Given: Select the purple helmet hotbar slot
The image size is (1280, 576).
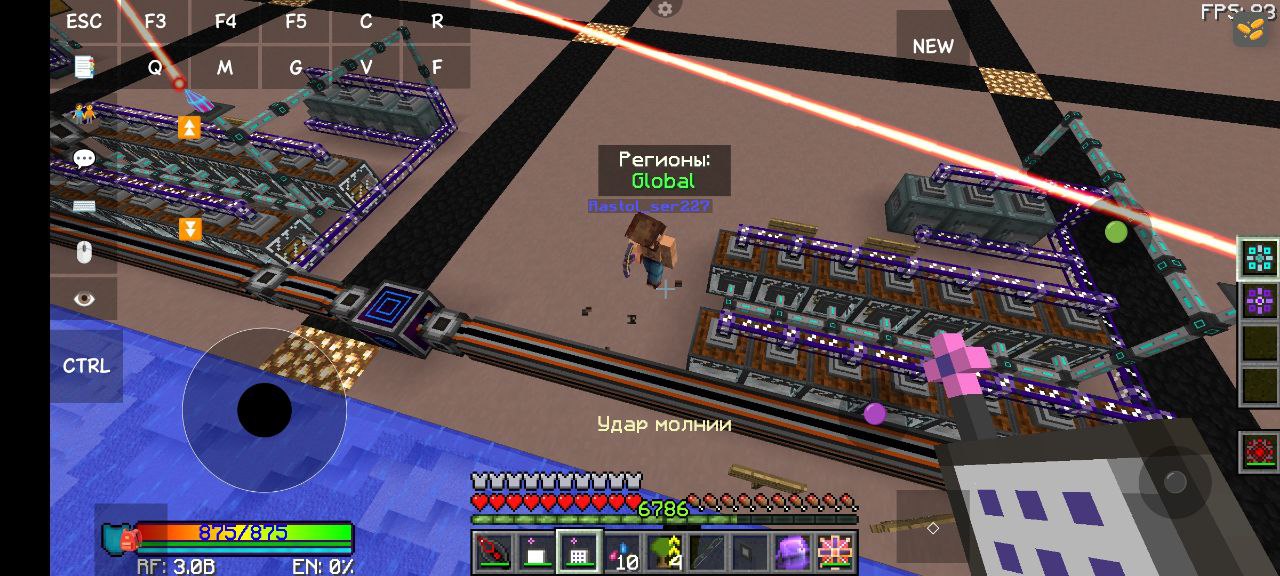Looking at the screenshot, I should 793,552.
